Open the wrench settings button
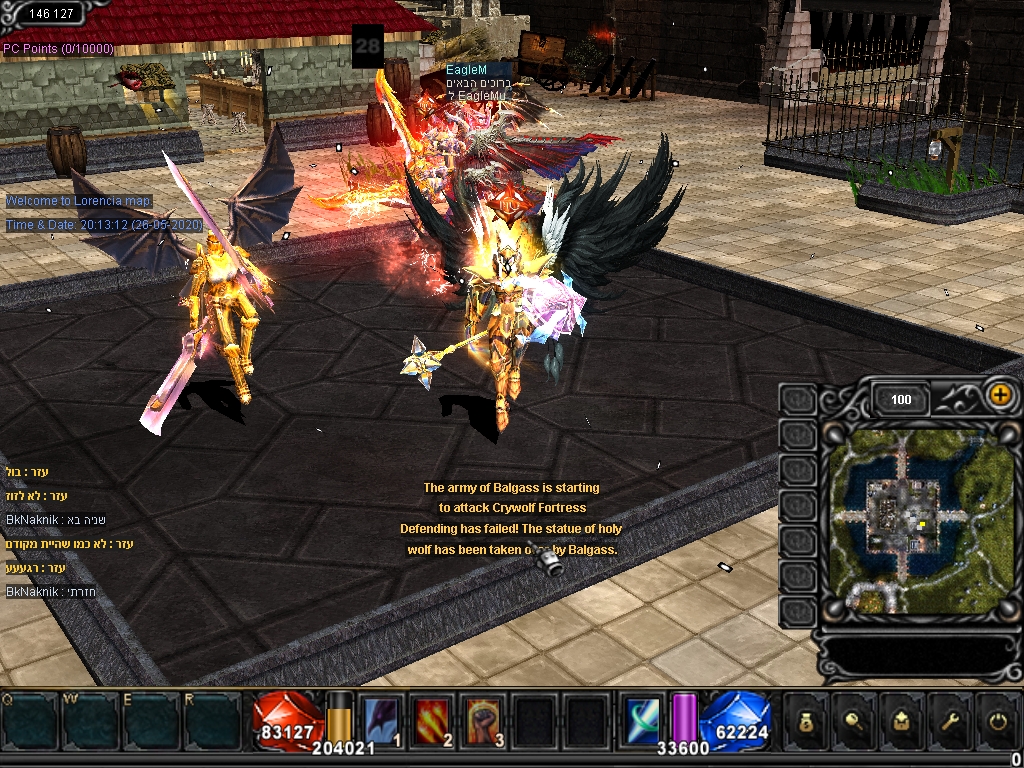 (x=946, y=722)
